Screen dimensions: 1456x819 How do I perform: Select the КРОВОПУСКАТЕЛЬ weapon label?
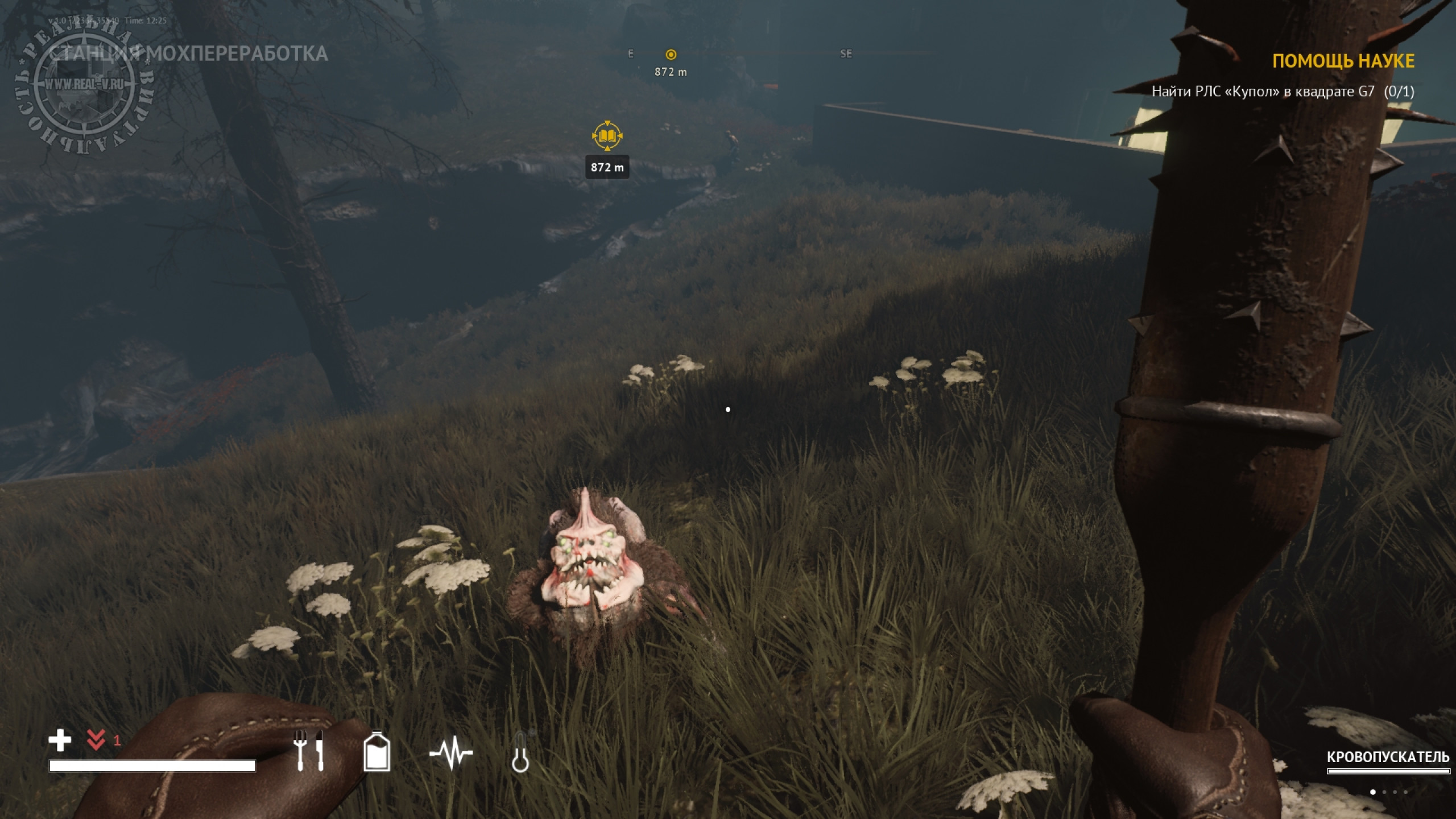click(1388, 758)
